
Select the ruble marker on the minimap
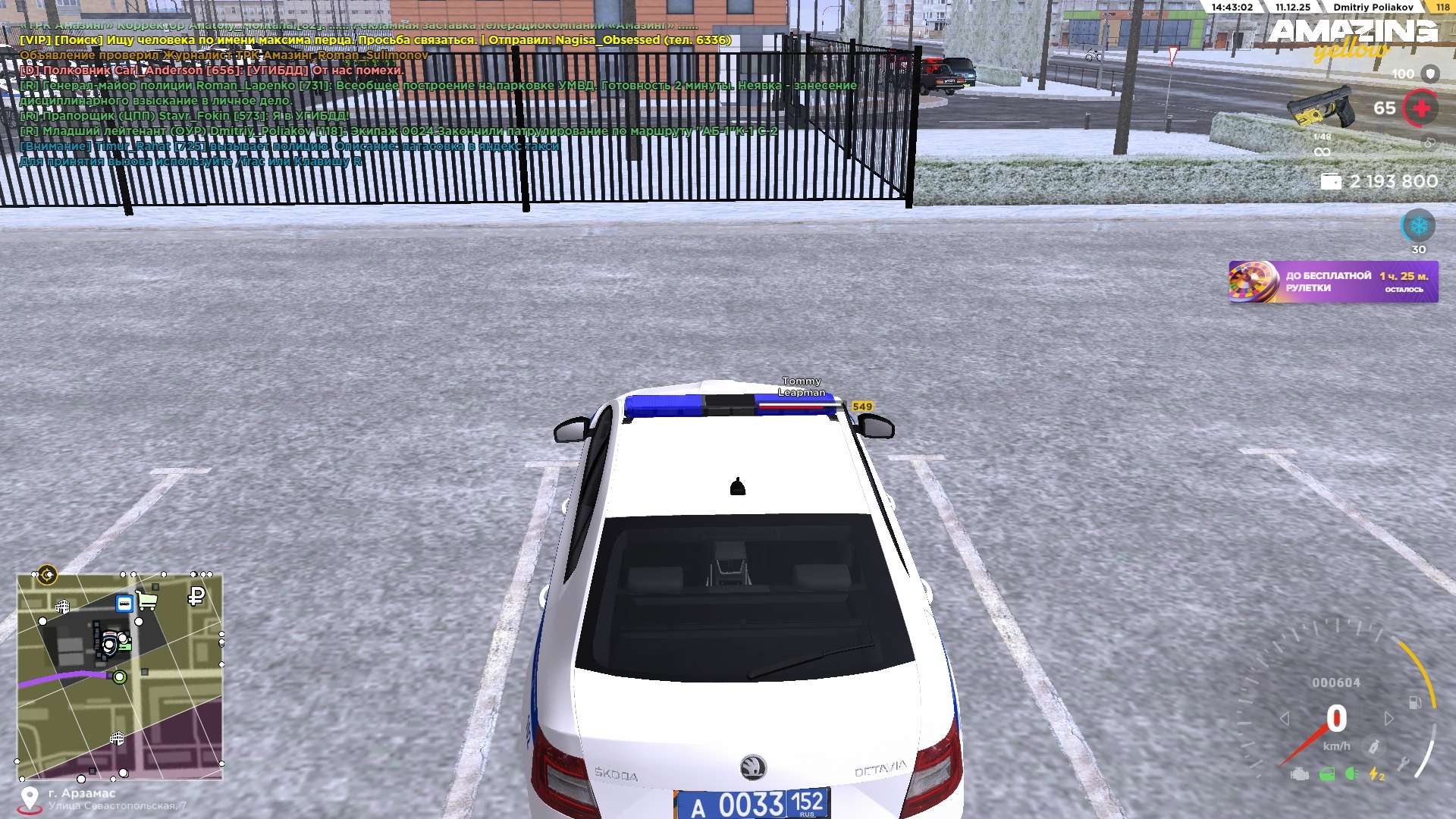pyautogui.click(x=196, y=597)
